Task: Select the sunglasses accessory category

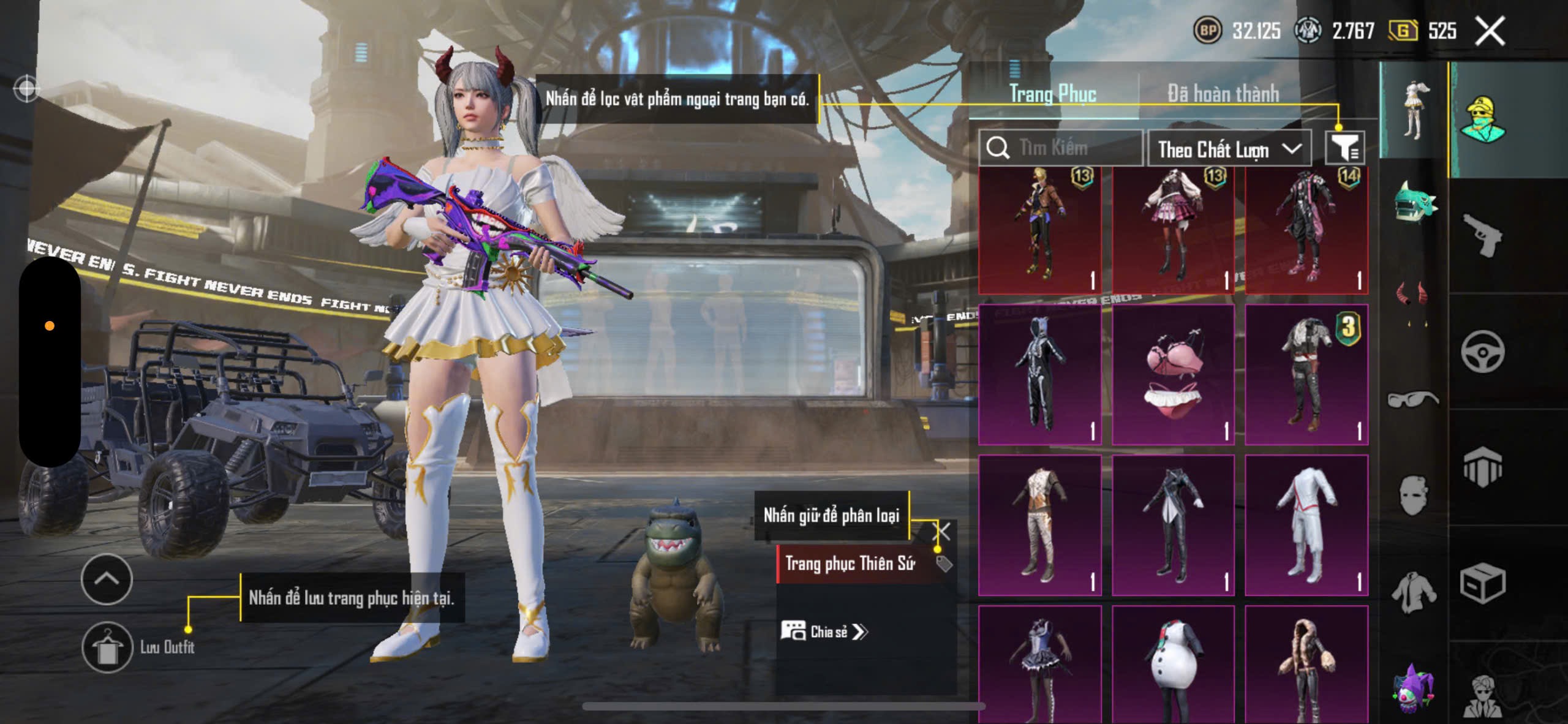Action: point(1412,399)
